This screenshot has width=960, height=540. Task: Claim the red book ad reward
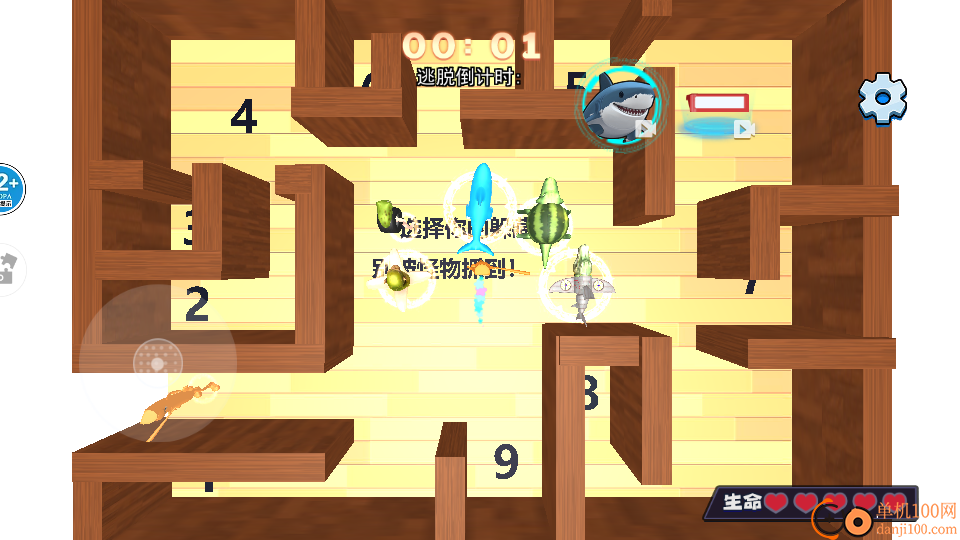click(718, 110)
